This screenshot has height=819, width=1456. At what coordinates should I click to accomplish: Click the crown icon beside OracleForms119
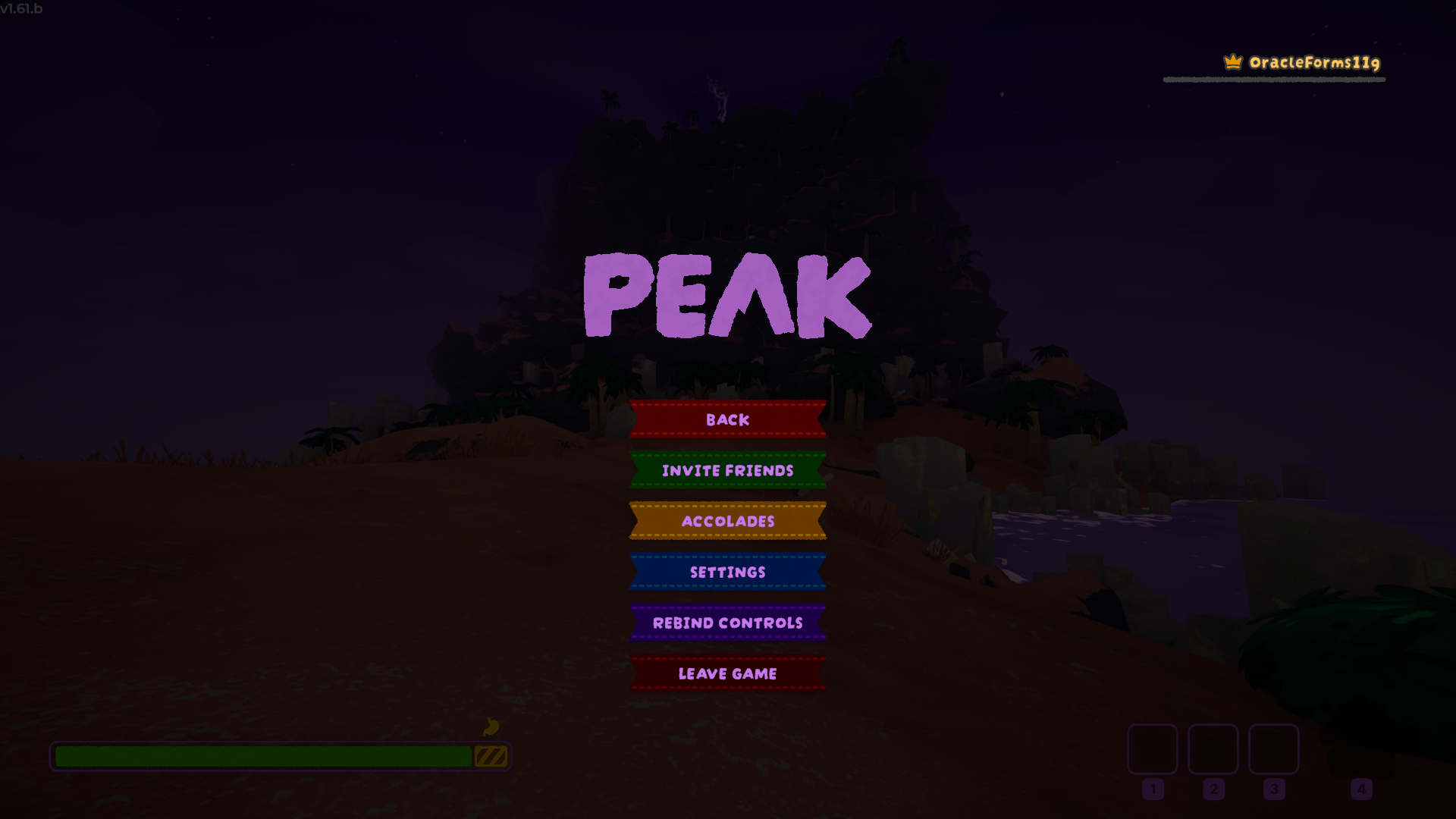pos(1234,64)
